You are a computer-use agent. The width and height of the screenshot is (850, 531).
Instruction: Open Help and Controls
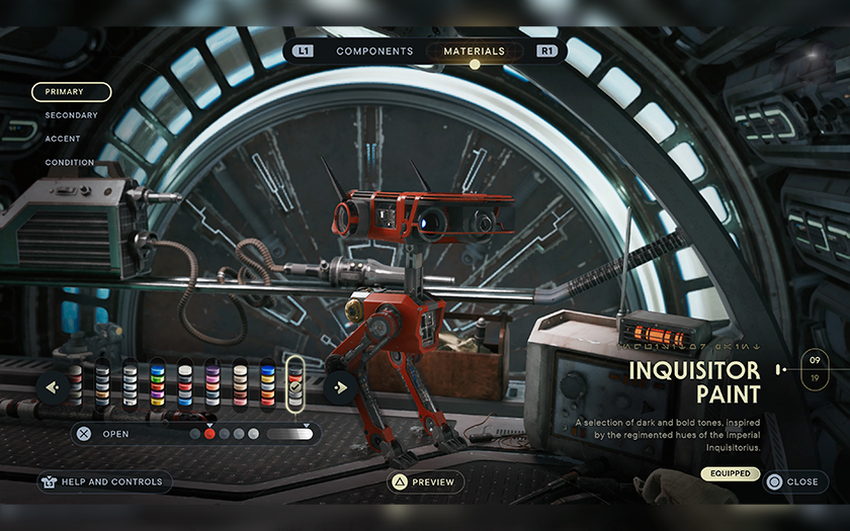coord(105,482)
